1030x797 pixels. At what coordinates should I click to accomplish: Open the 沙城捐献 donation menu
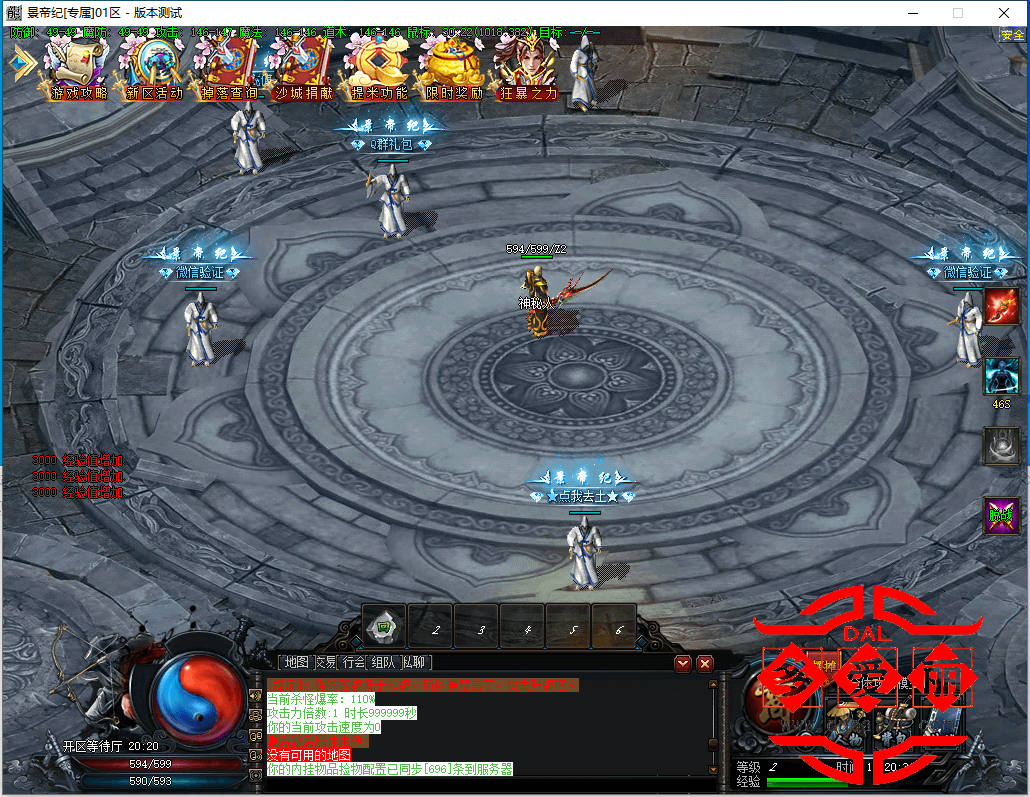302,68
